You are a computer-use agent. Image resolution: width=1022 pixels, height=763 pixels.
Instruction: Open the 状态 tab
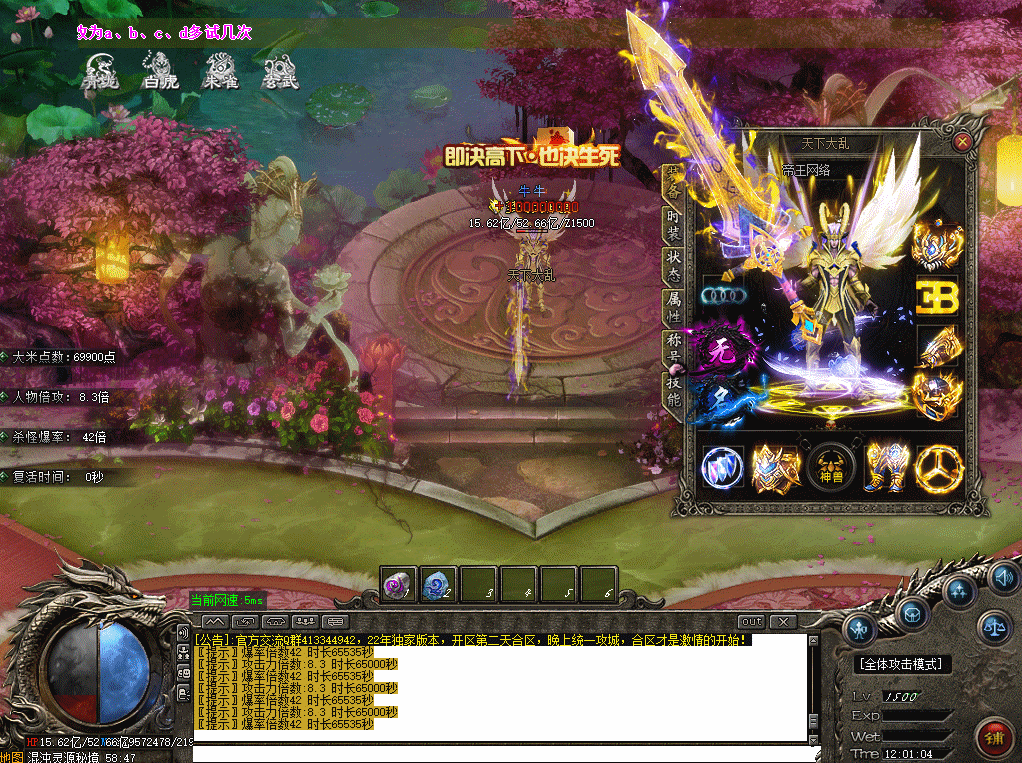pos(674,265)
